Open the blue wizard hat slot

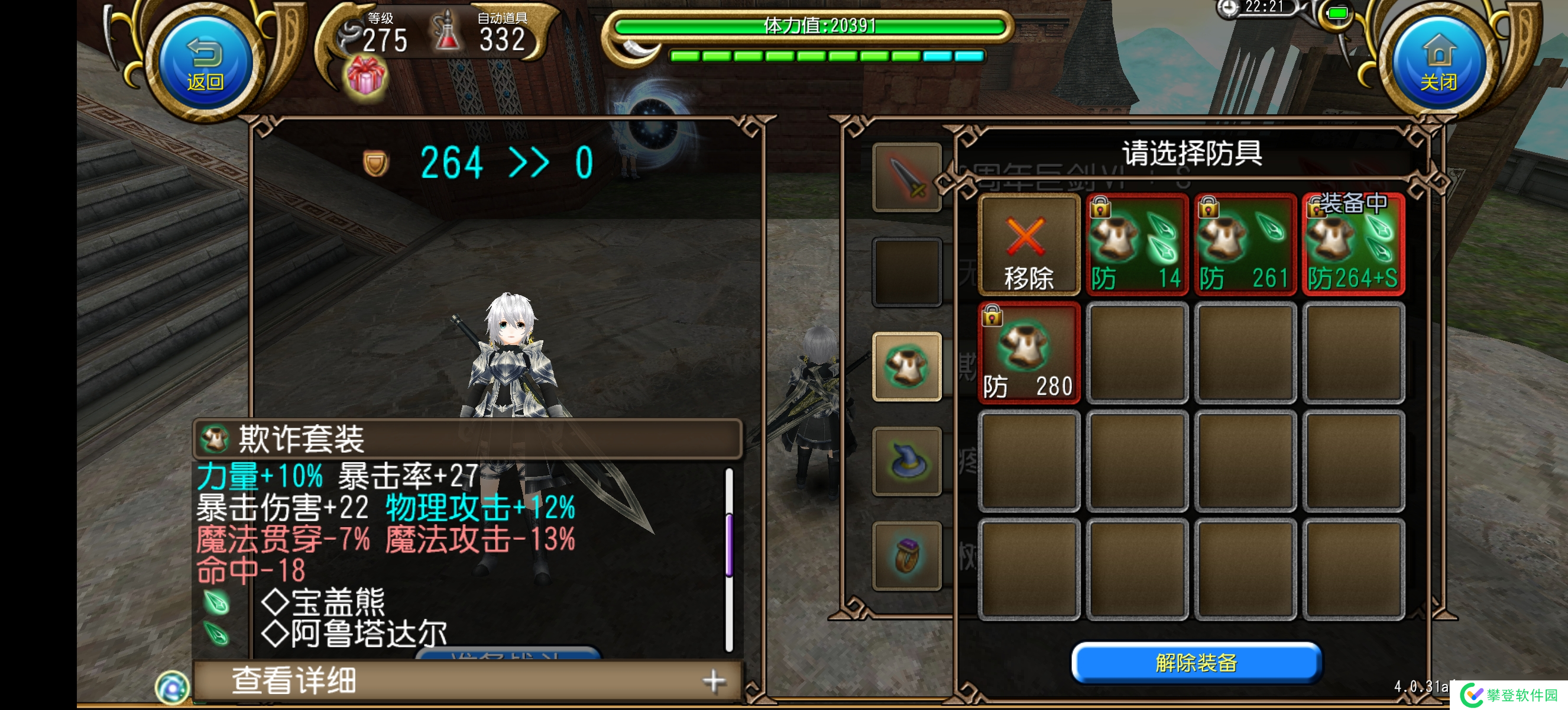click(x=906, y=461)
